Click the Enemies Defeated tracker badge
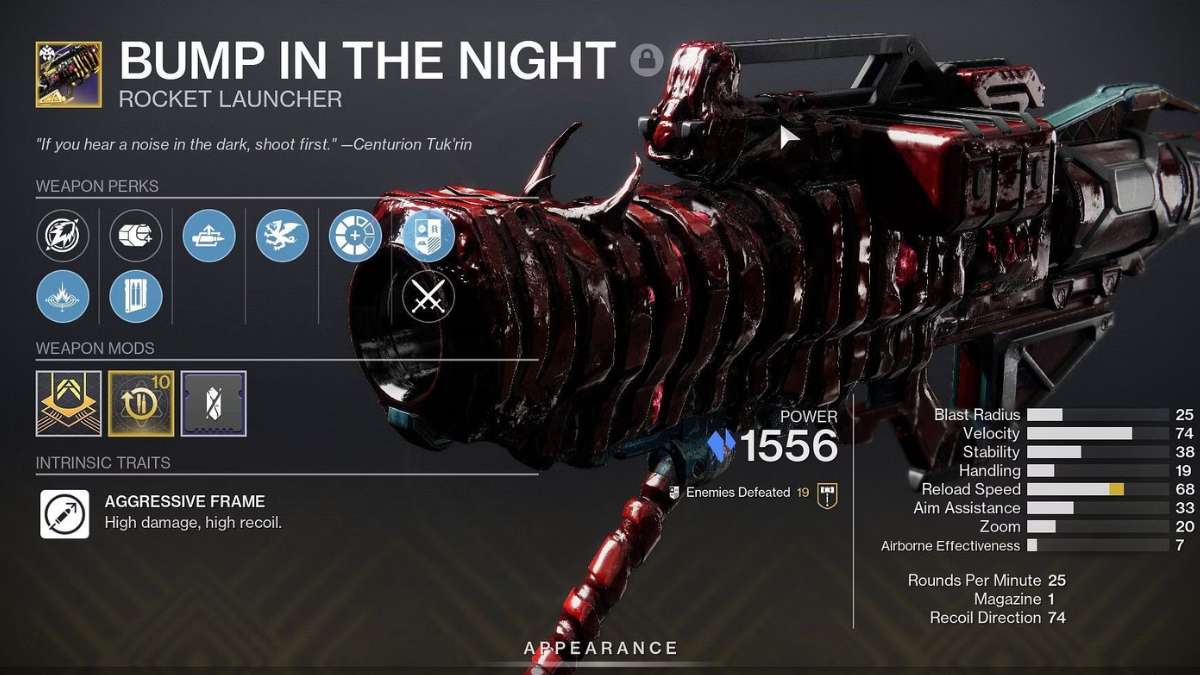Image resolution: width=1200 pixels, height=675 pixels. (x=826, y=493)
